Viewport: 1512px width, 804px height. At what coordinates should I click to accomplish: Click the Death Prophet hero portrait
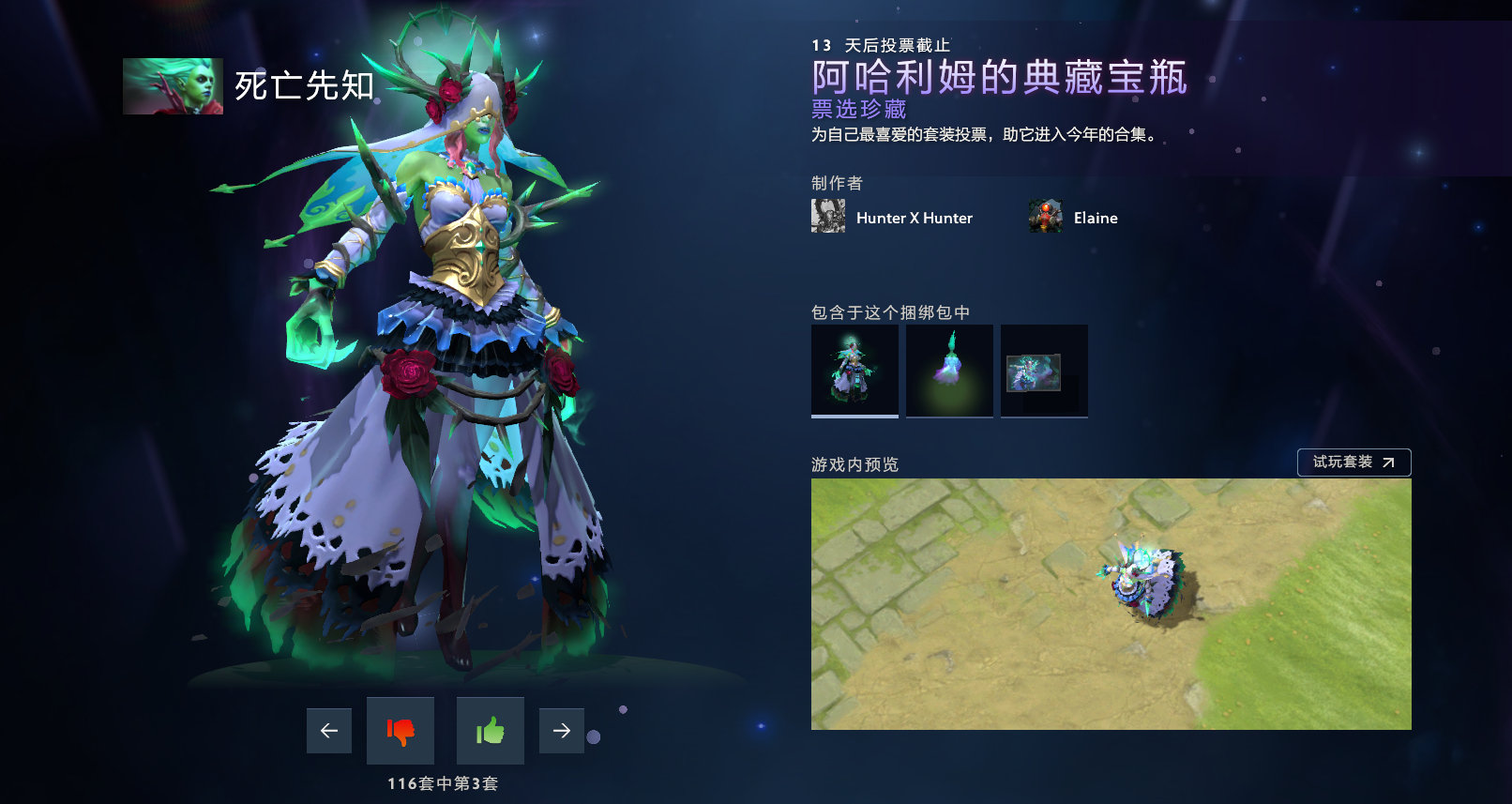(174, 86)
